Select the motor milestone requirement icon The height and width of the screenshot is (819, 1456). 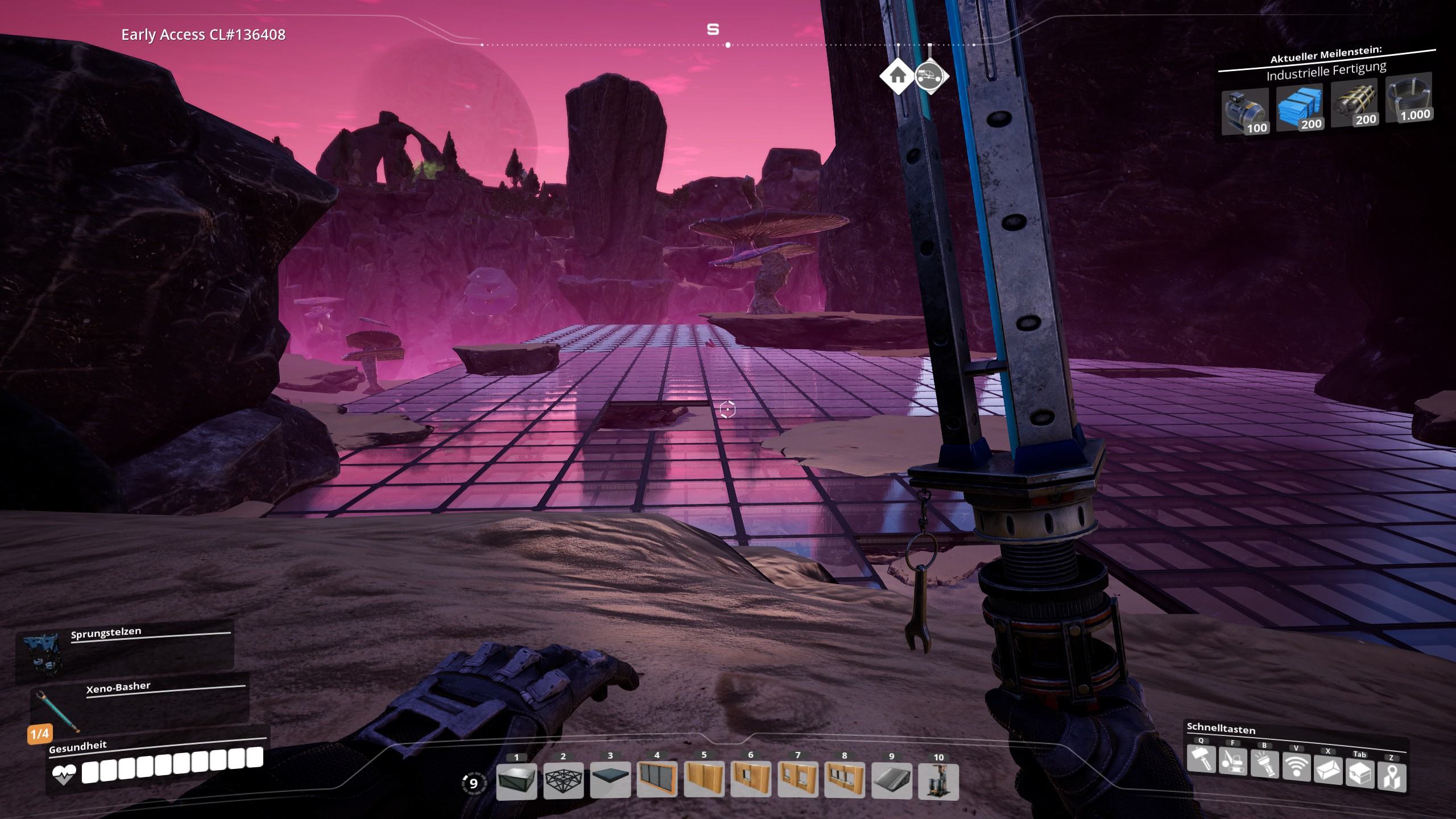click(1245, 111)
